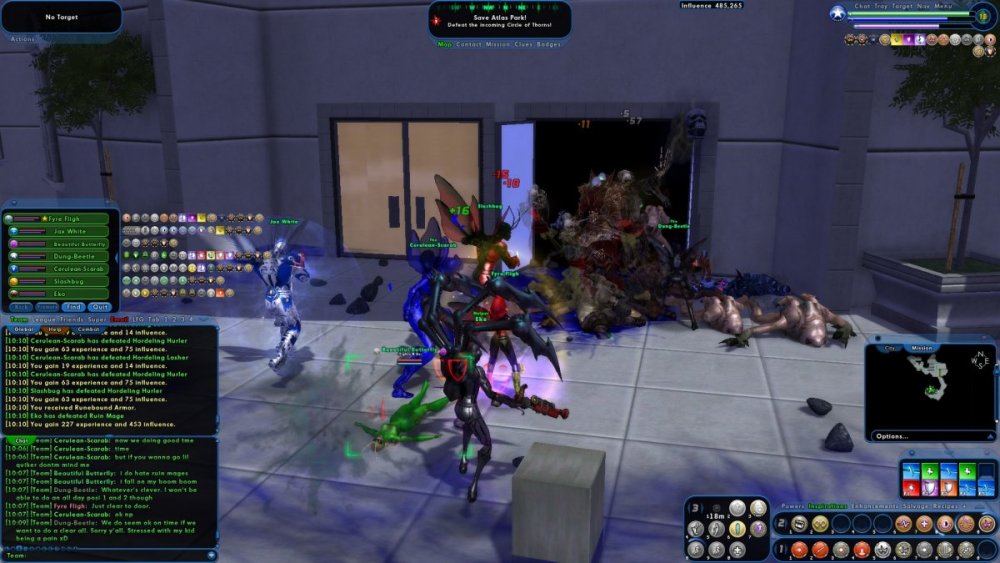The width and height of the screenshot is (1000, 563).
Task: Open the minimap Options dropdown
Action: pos(891,436)
